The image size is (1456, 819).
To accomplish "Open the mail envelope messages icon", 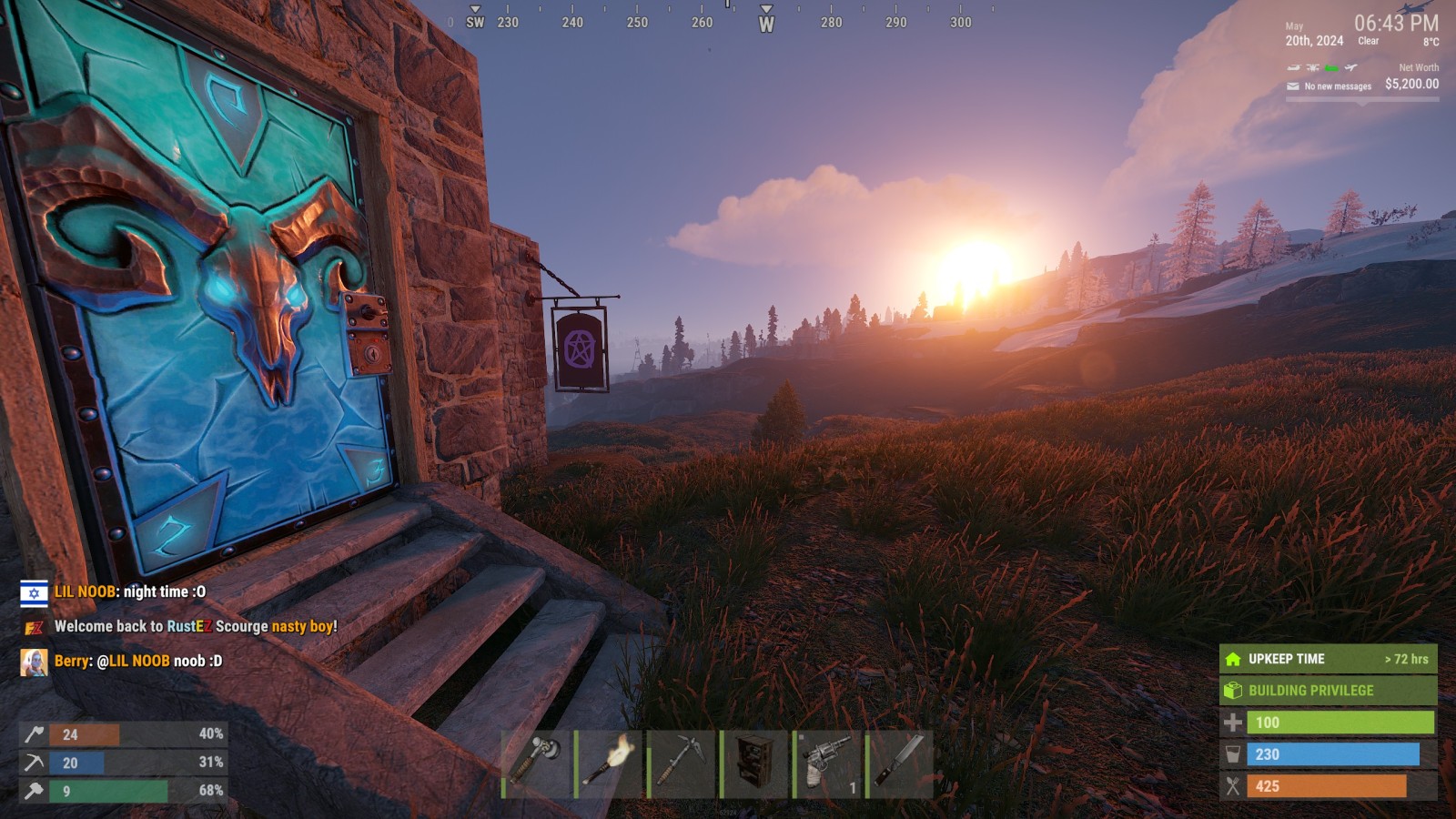I will 1293,86.
